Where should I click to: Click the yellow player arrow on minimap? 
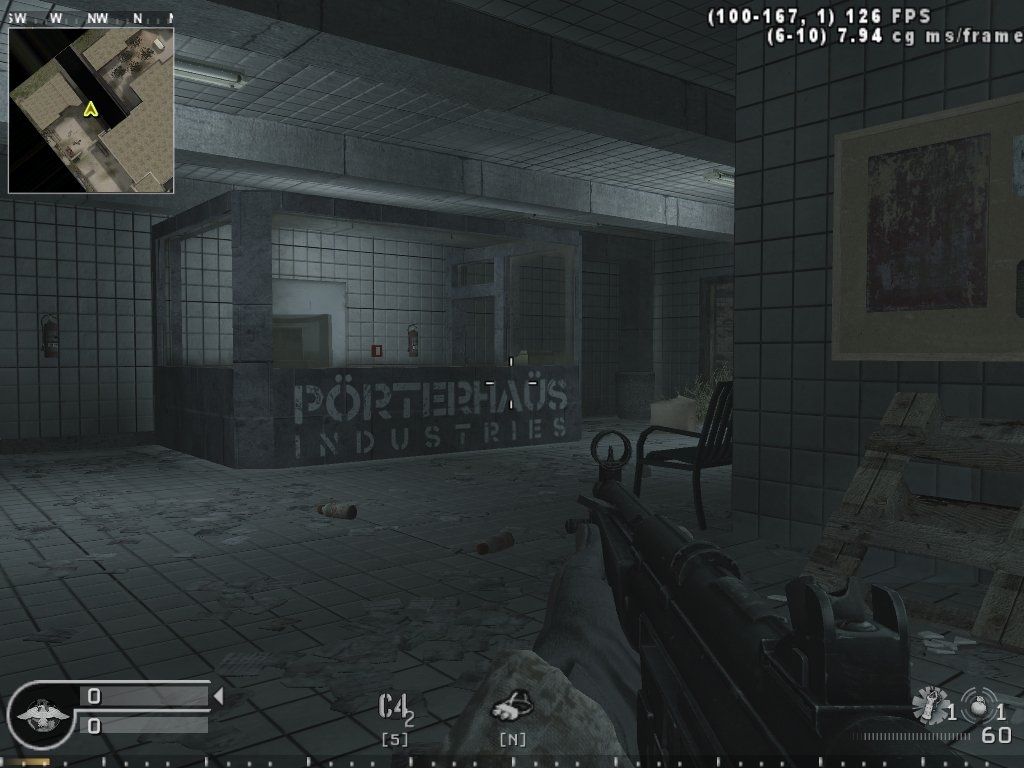point(91,108)
